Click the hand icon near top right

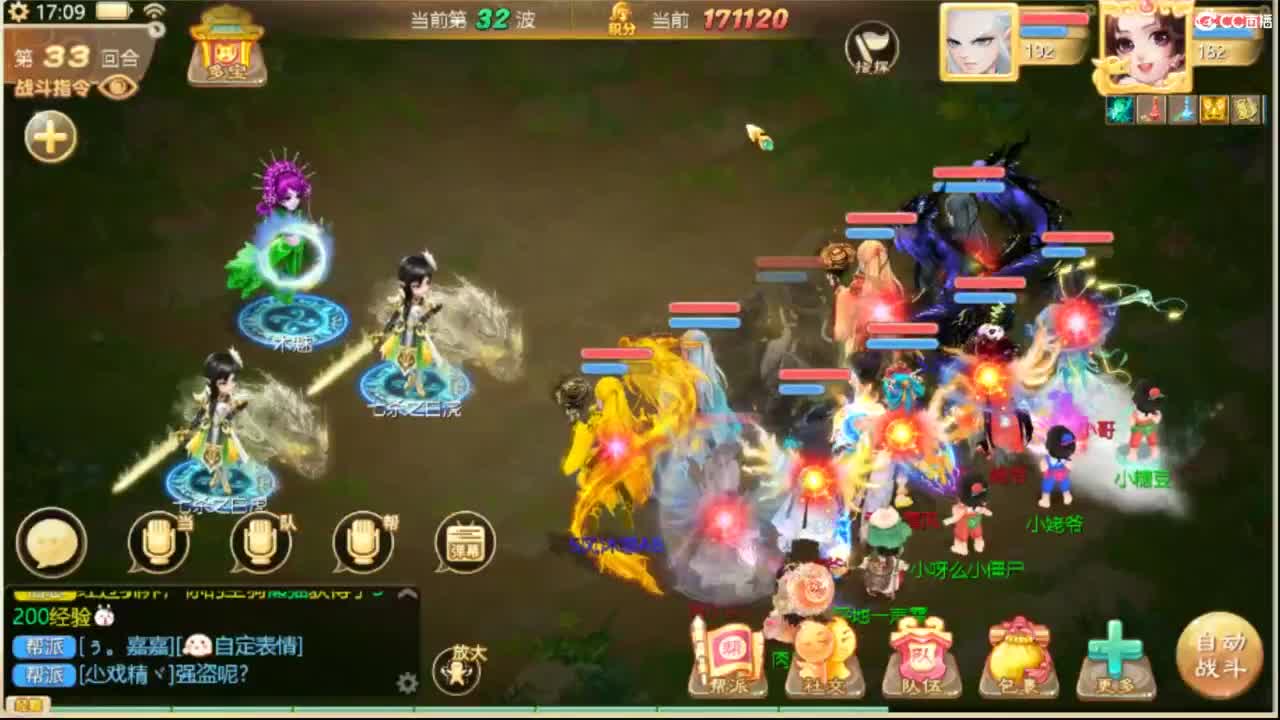pos(869,50)
